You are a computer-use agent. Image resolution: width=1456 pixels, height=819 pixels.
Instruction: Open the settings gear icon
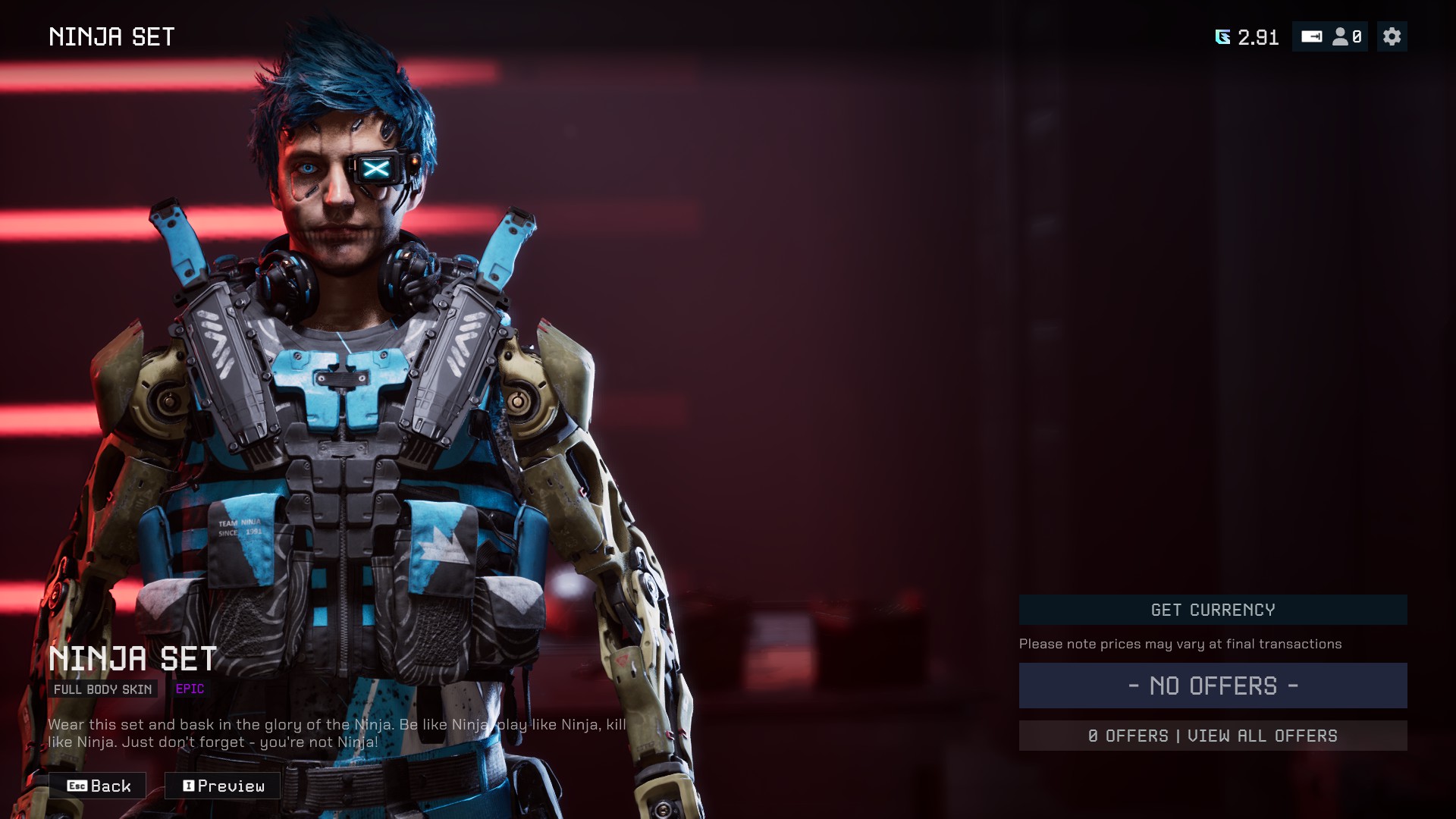pos(1392,36)
